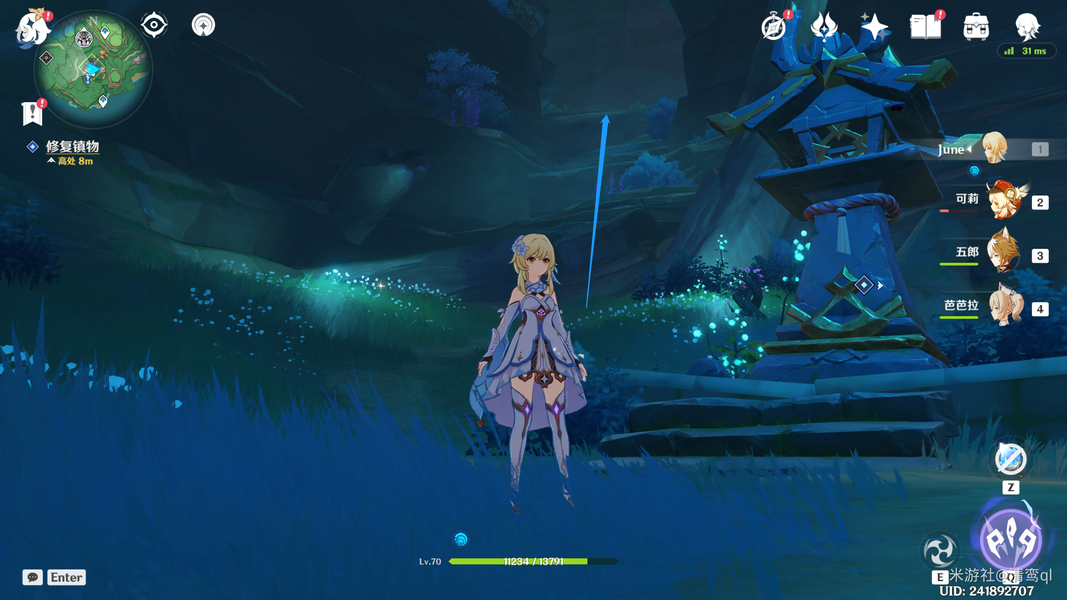This screenshot has height=600, width=1067.
Task: Open the events compass icon
Action: (773, 27)
